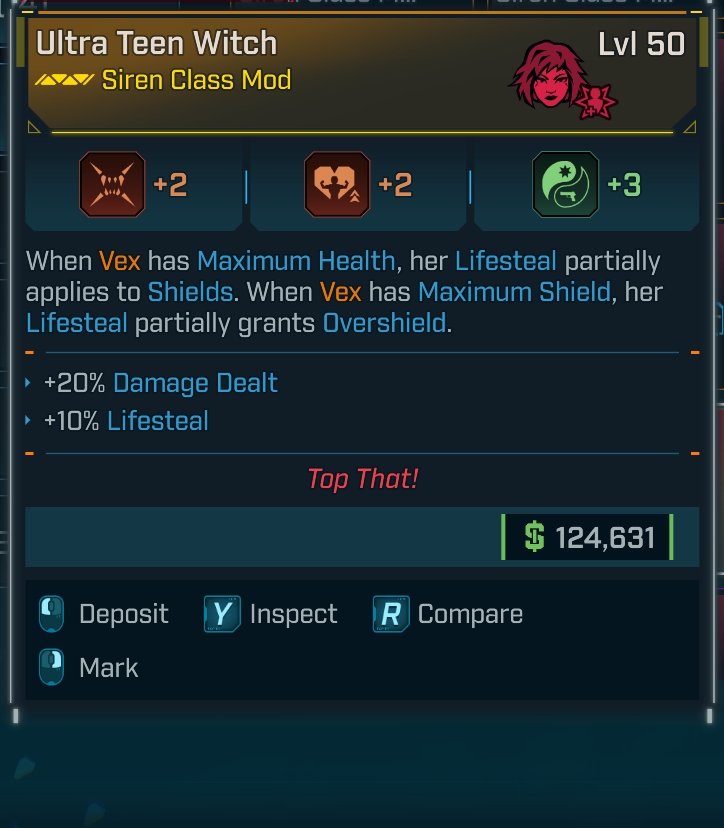Choose the green yin-yang skill icon
The height and width of the screenshot is (828, 724).
[x=565, y=185]
